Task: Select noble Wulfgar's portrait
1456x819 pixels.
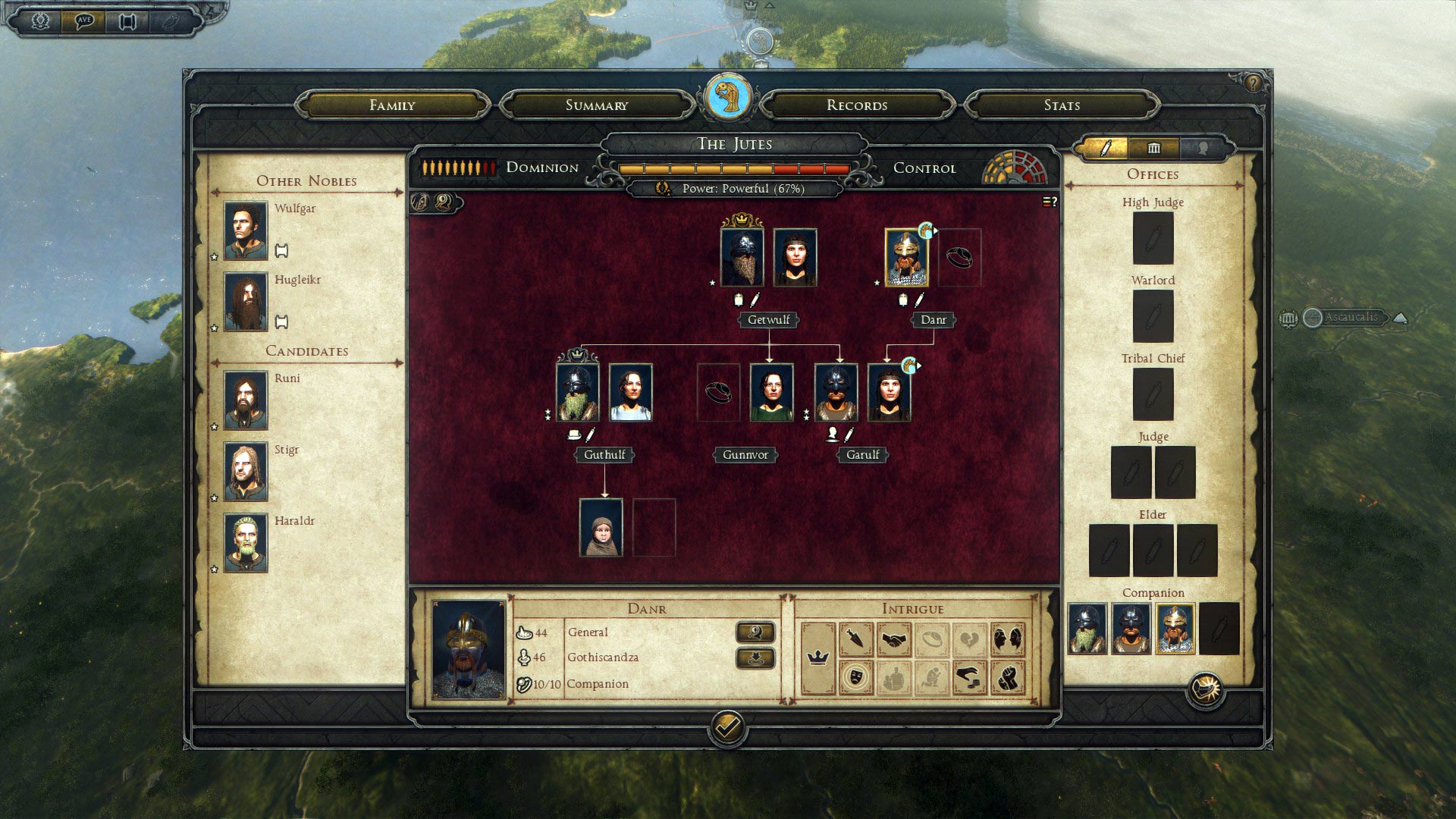Action: click(246, 231)
